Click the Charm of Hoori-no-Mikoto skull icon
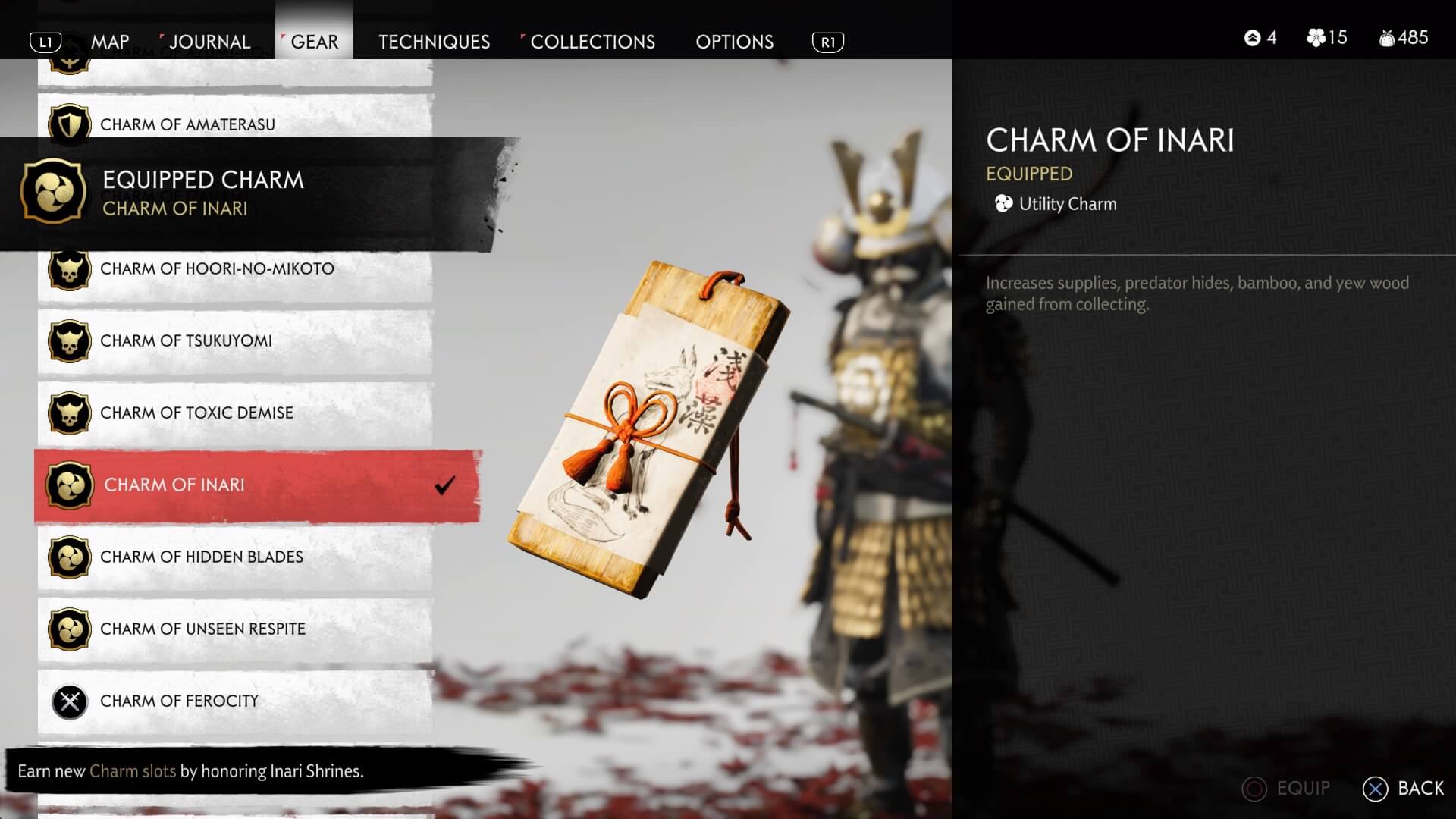This screenshot has width=1456, height=819. (x=69, y=268)
